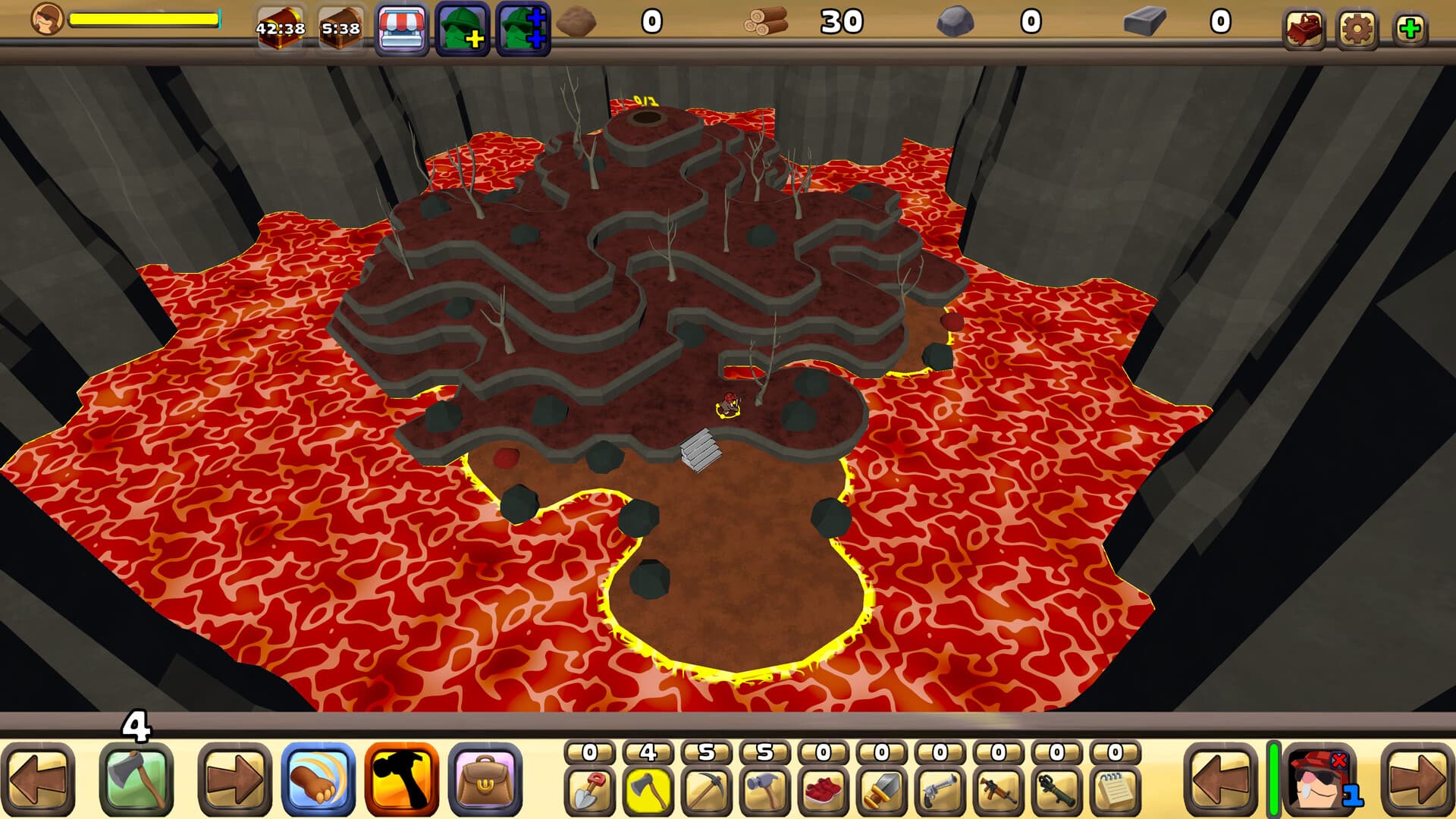
Task: Toggle the axe action on the left toolbar
Action: tap(136, 780)
